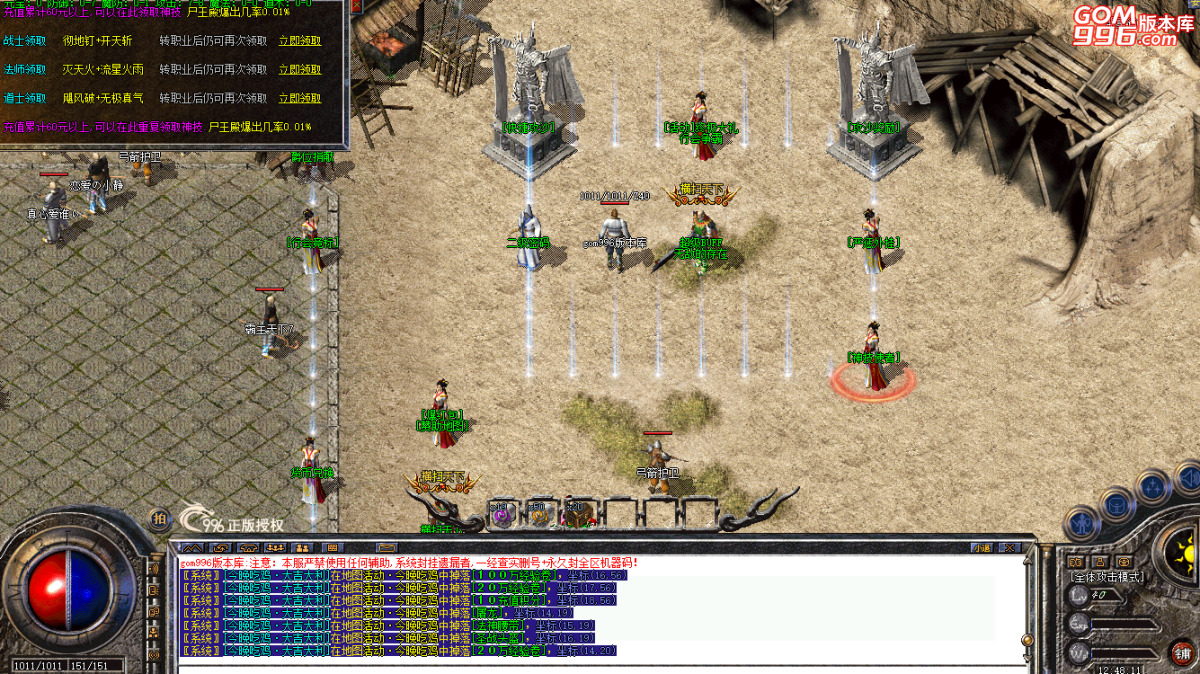The image size is (1200, 674).
Task: Open the bag inventory round button
Action: point(1116,501)
